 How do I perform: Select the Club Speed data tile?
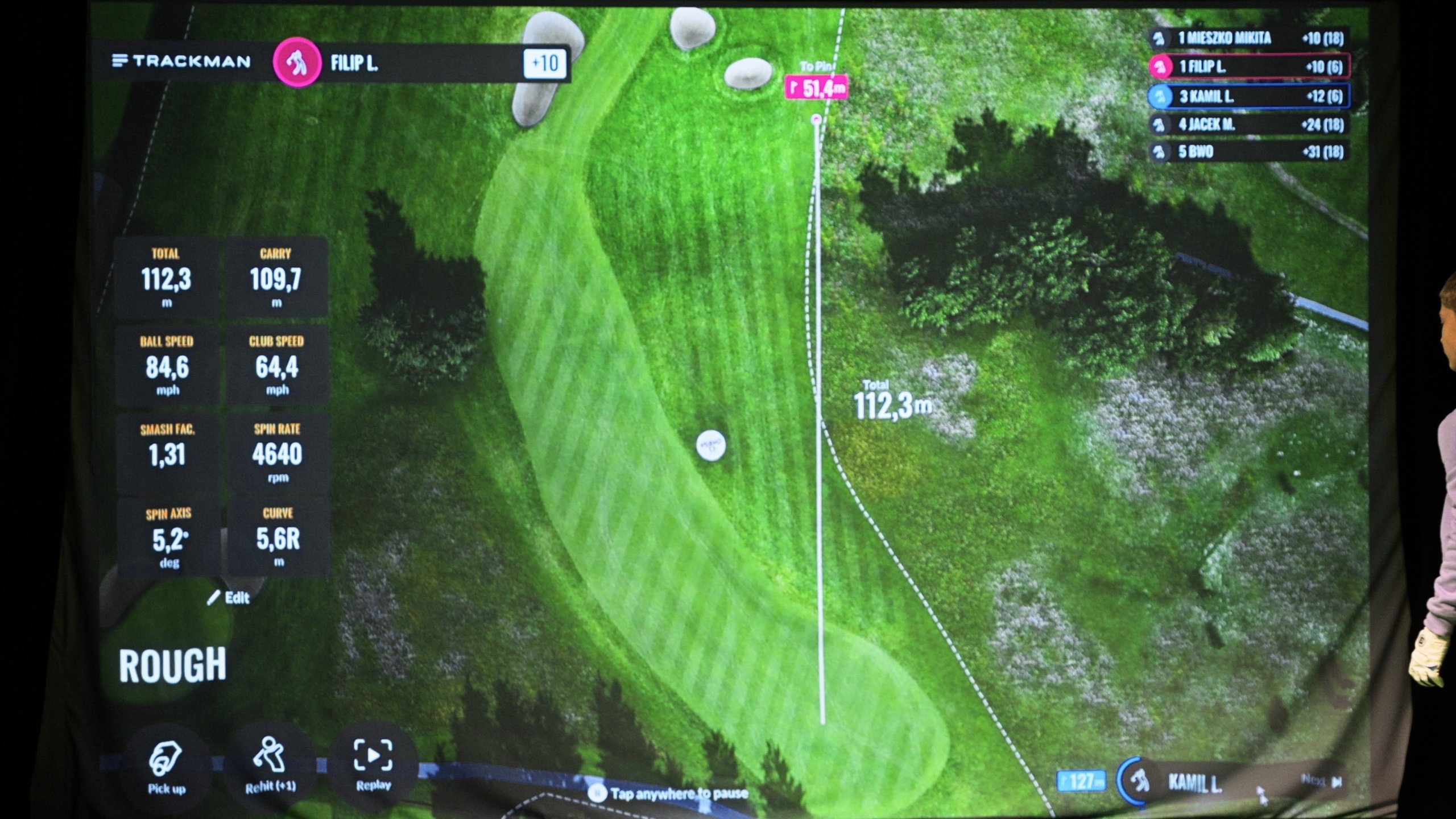pos(277,365)
